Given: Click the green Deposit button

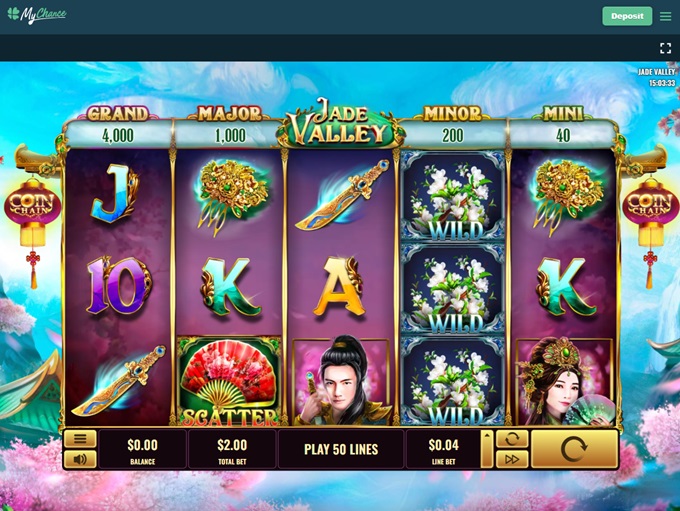Looking at the screenshot, I should (x=627, y=16).
